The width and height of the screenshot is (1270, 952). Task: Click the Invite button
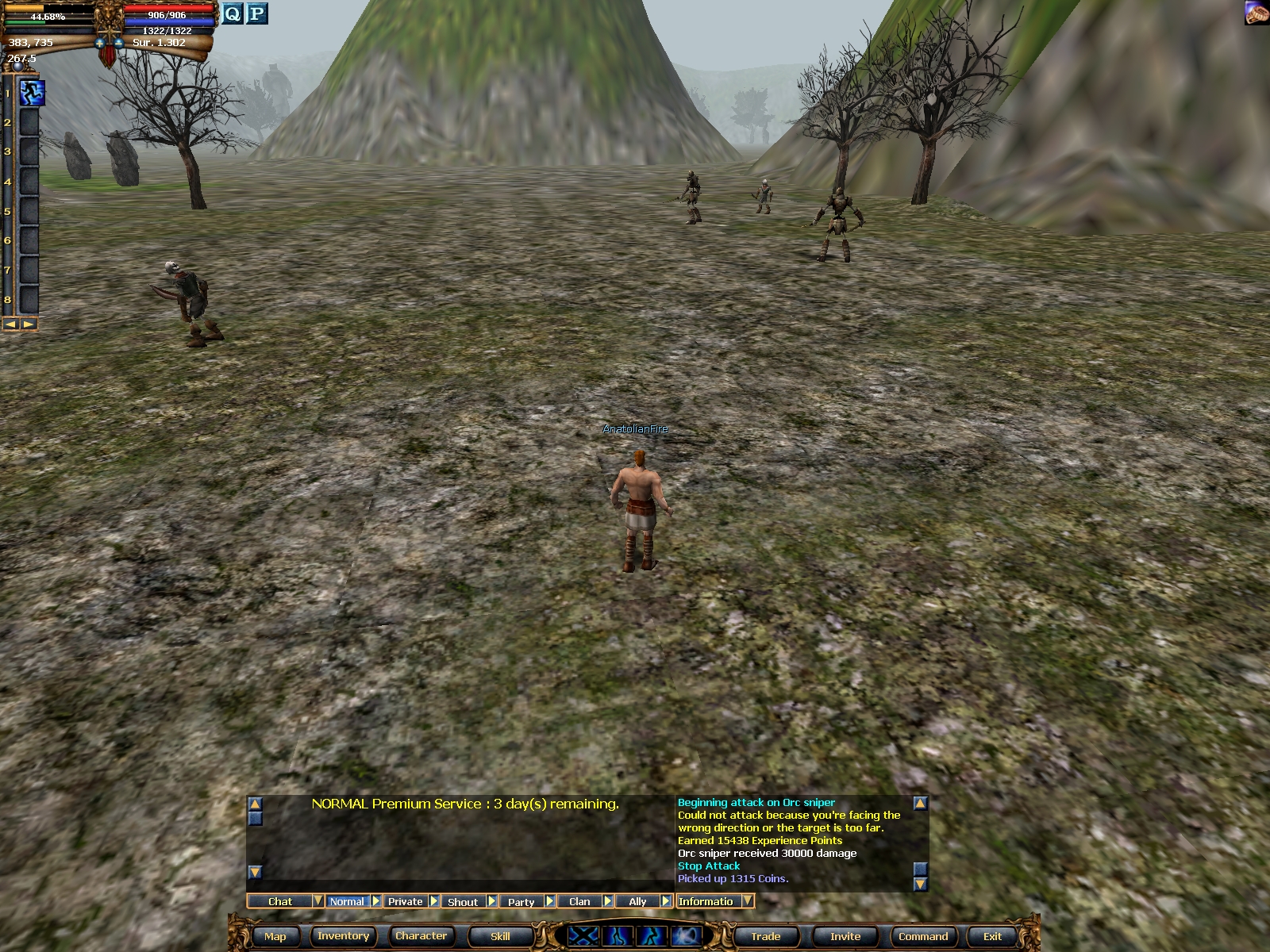[x=845, y=936]
